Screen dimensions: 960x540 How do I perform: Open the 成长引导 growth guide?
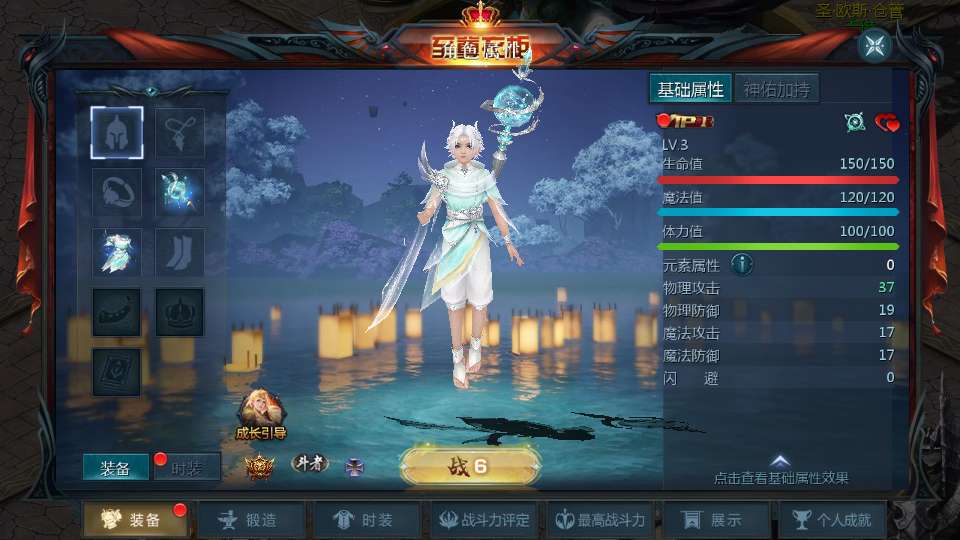pos(260,415)
